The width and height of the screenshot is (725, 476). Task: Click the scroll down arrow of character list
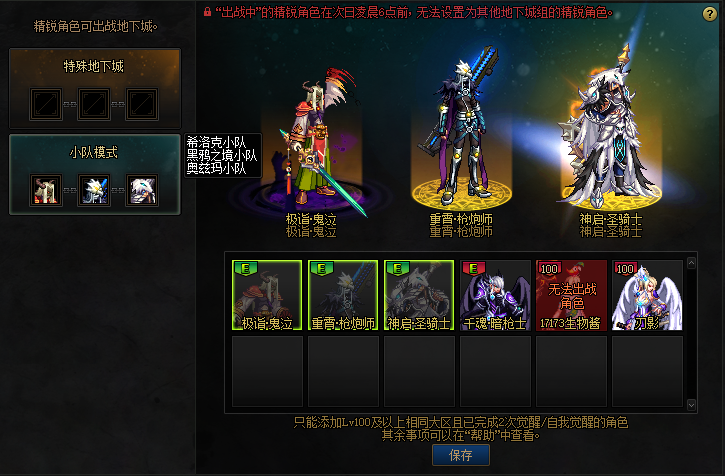point(691,404)
